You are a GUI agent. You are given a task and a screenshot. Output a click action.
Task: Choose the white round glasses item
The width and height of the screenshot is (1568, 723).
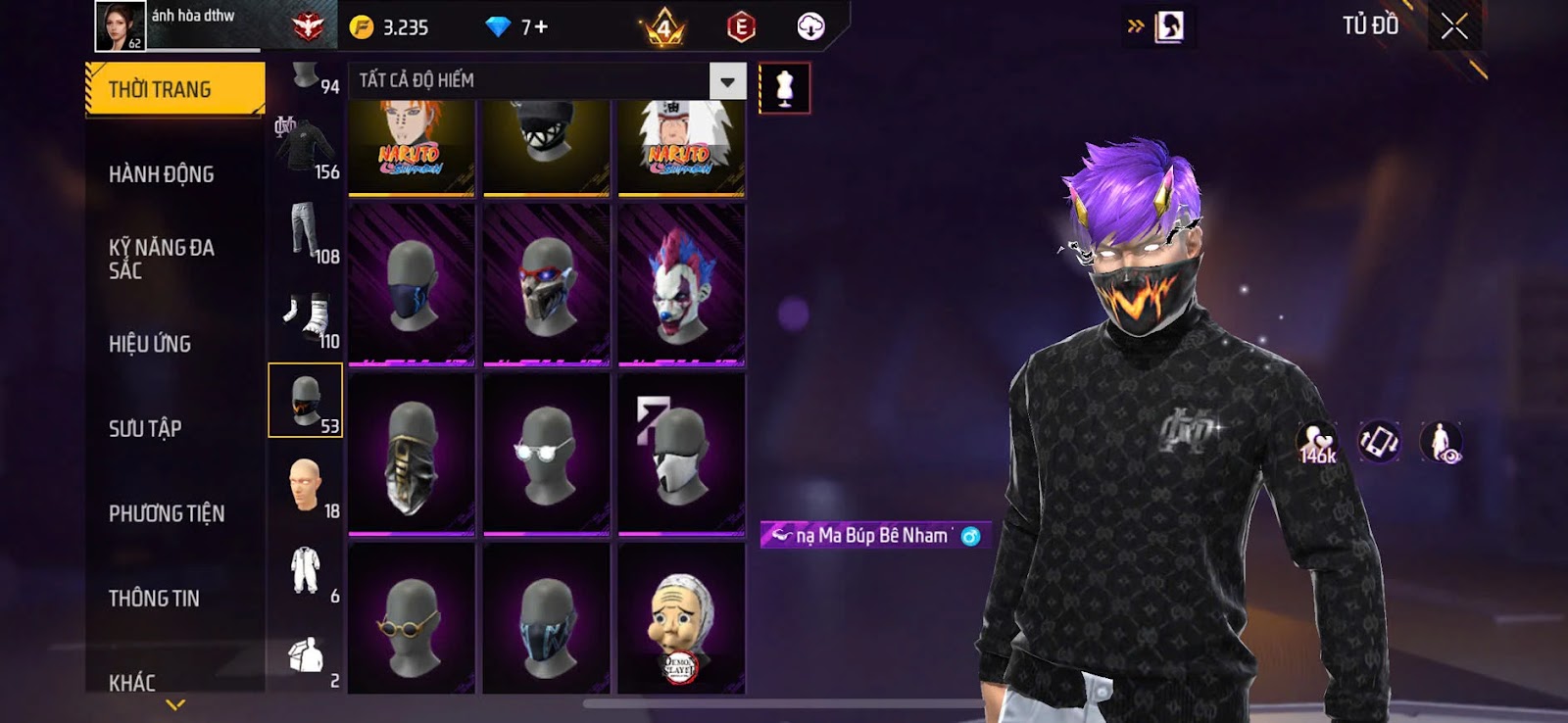(x=547, y=454)
